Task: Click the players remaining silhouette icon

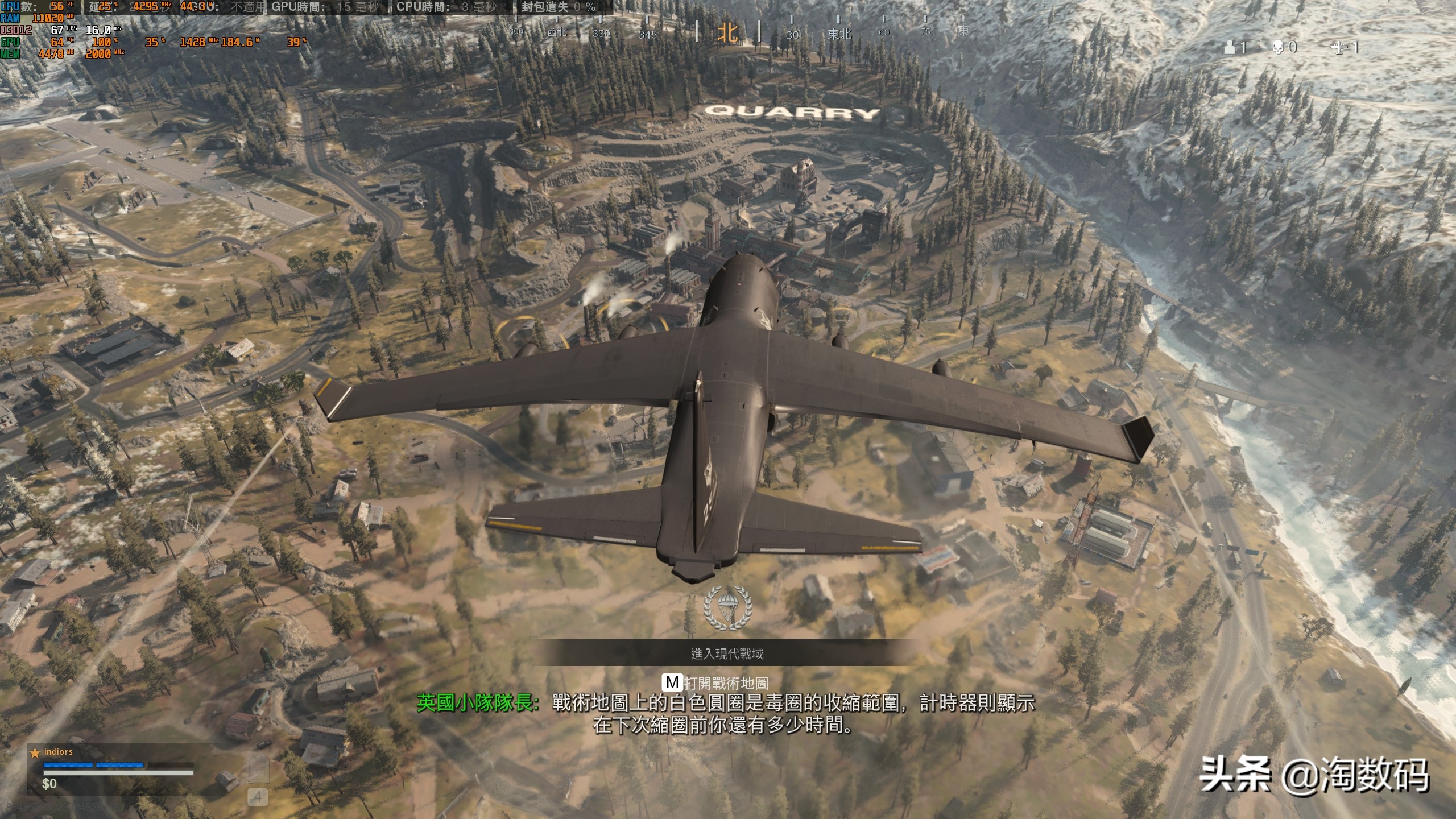Action: coord(1229,47)
